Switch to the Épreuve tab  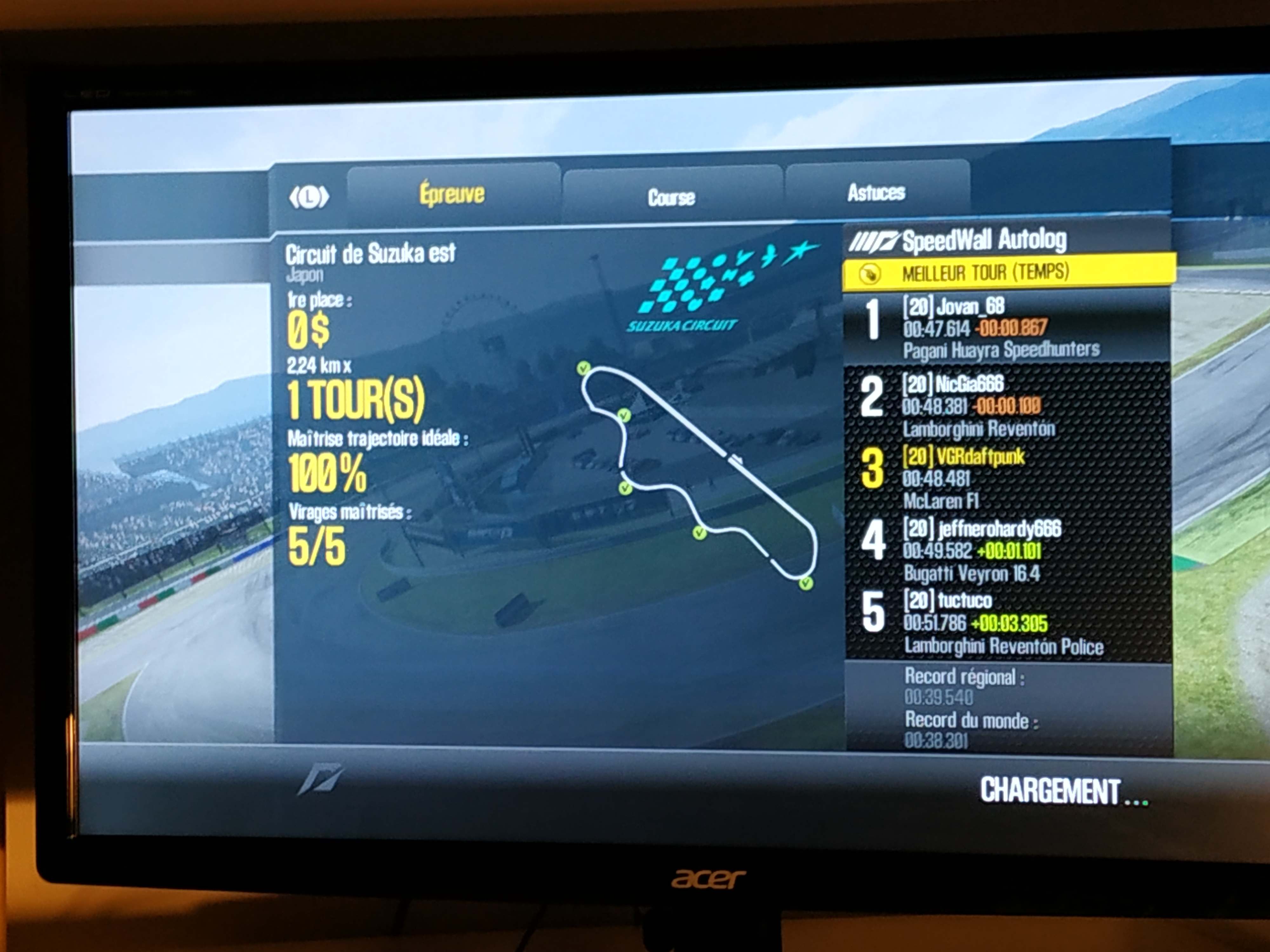coord(452,194)
